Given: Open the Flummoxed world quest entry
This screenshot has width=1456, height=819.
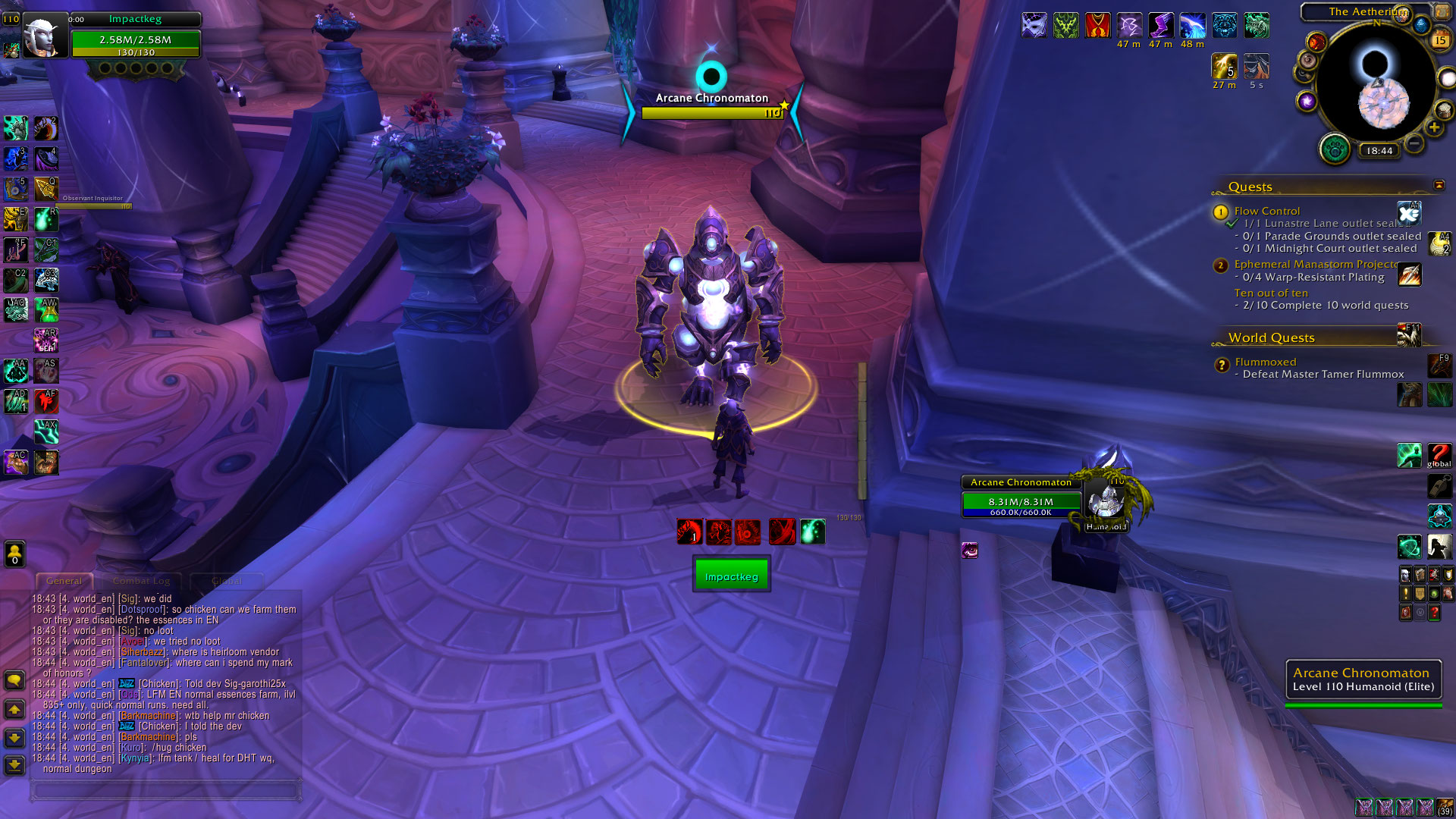Looking at the screenshot, I should click(x=1265, y=362).
